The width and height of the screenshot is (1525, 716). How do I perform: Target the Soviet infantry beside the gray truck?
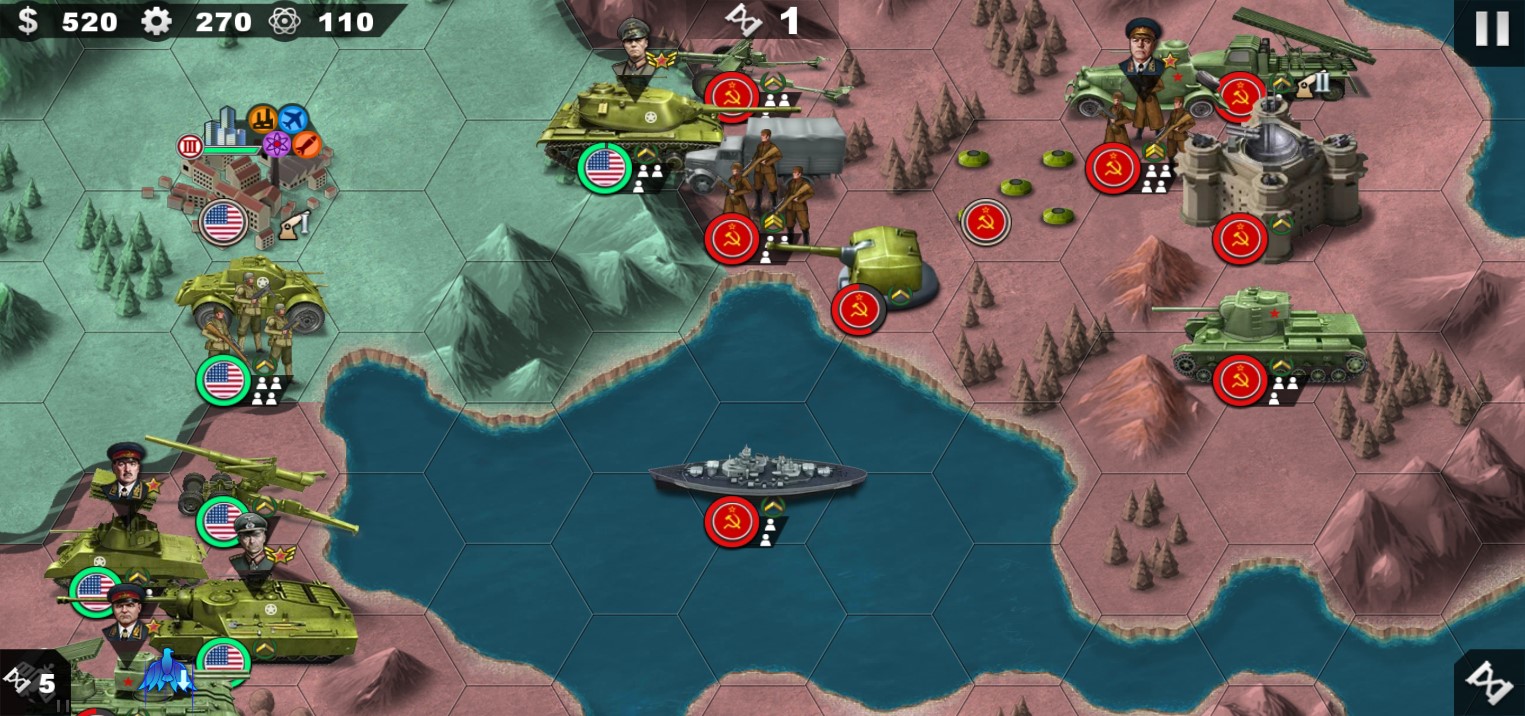coord(765,192)
